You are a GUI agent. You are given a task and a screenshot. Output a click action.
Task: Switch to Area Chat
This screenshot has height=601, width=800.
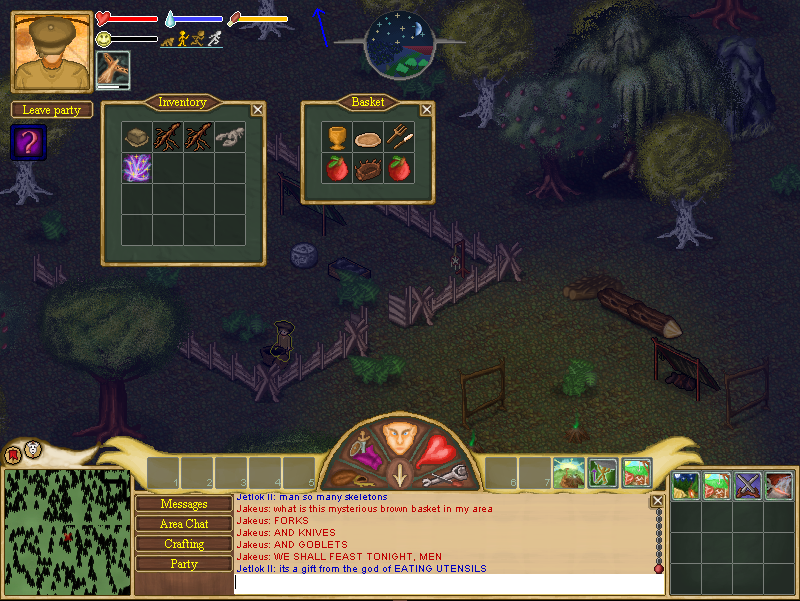(184, 524)
